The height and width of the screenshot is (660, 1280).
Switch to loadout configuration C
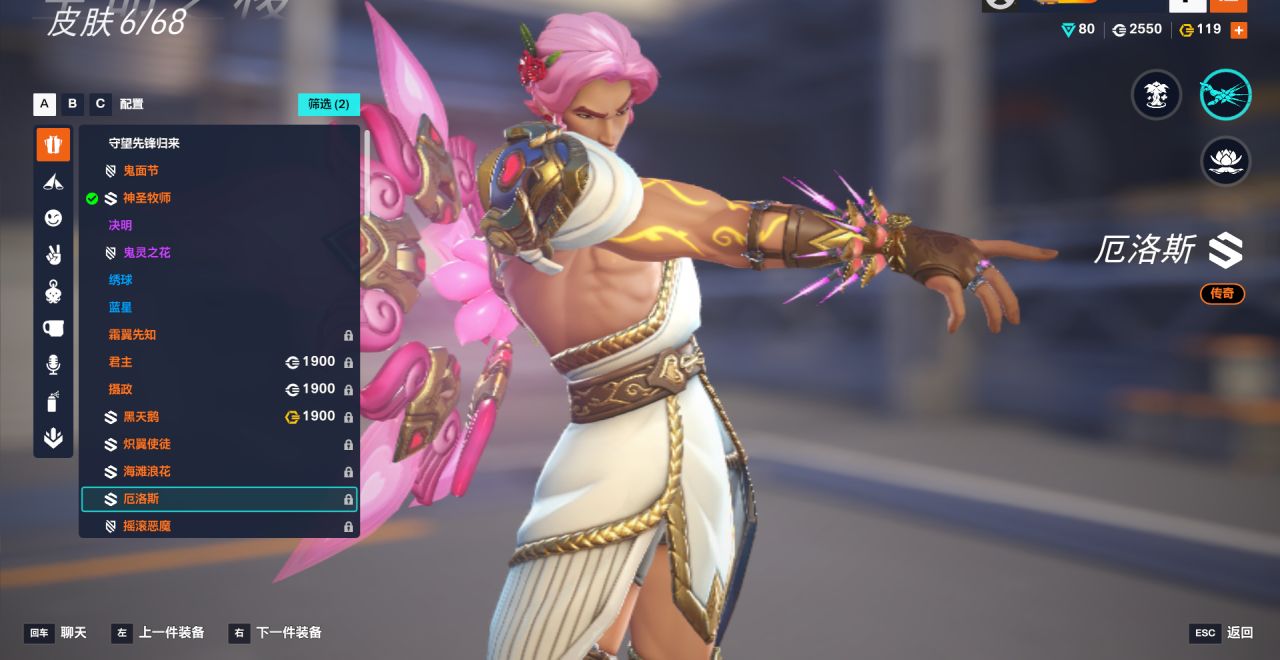click(100, 104)
